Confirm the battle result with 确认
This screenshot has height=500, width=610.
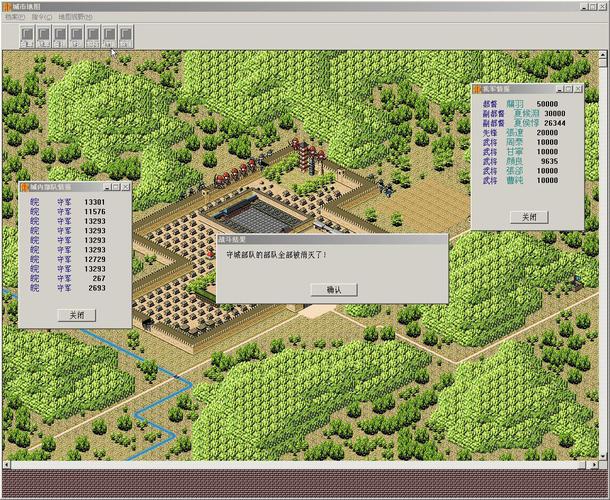point(333,289)
